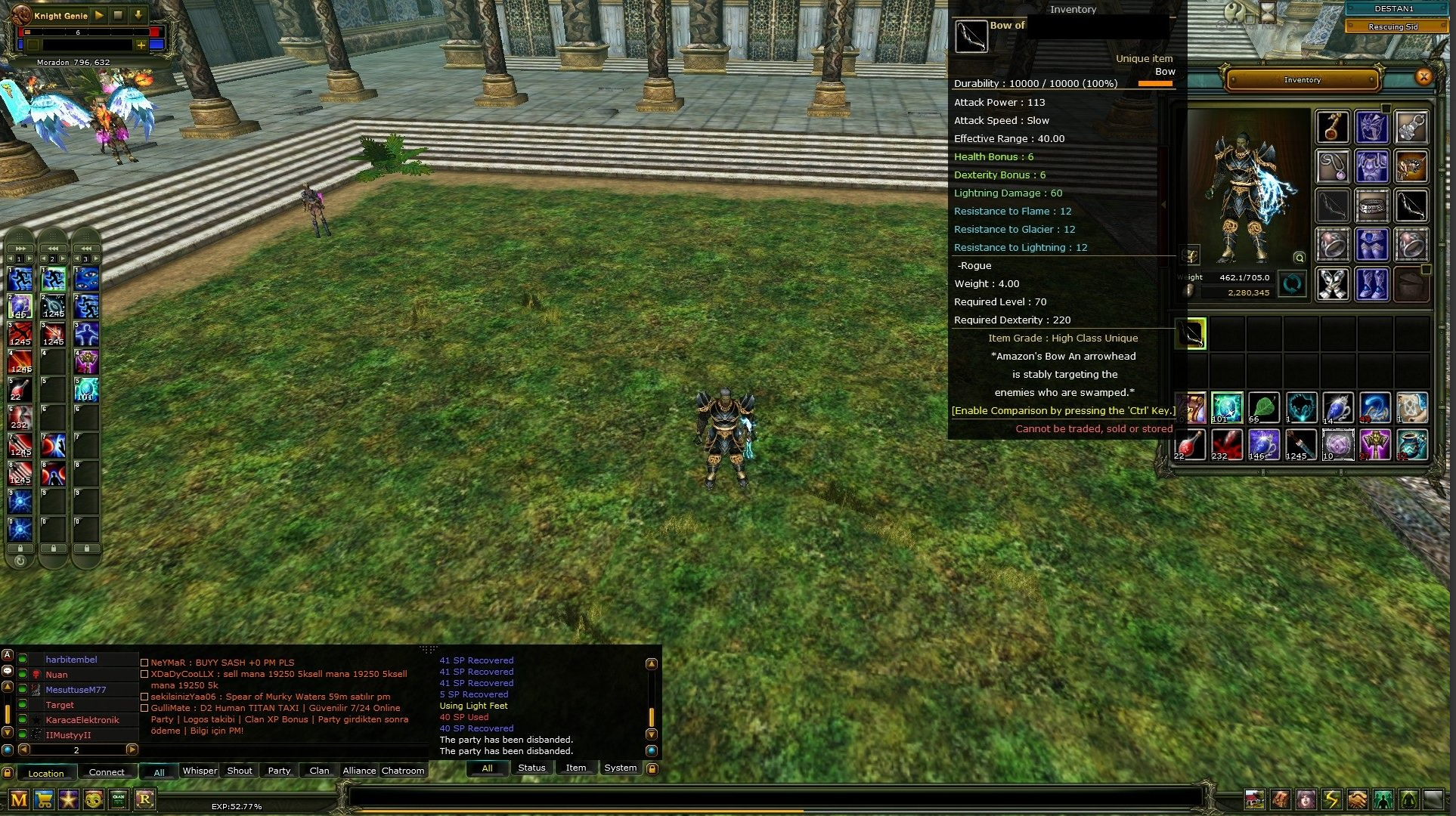Click the rewind arrows atop skill bar three

85,248
